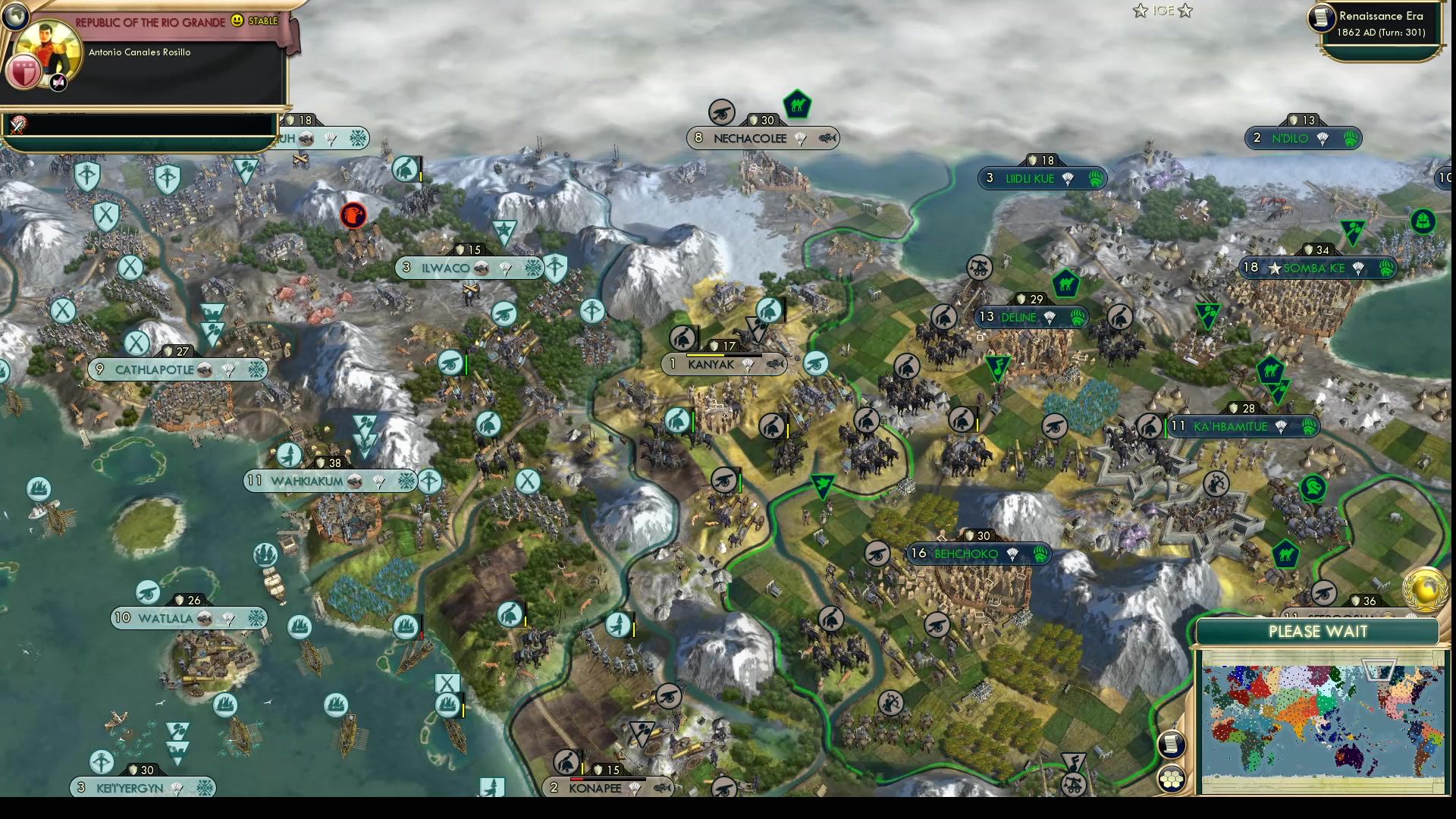The image size is (1456, 819).
Task: Click the smiley face next to Republic title
Action: point(237,22)
